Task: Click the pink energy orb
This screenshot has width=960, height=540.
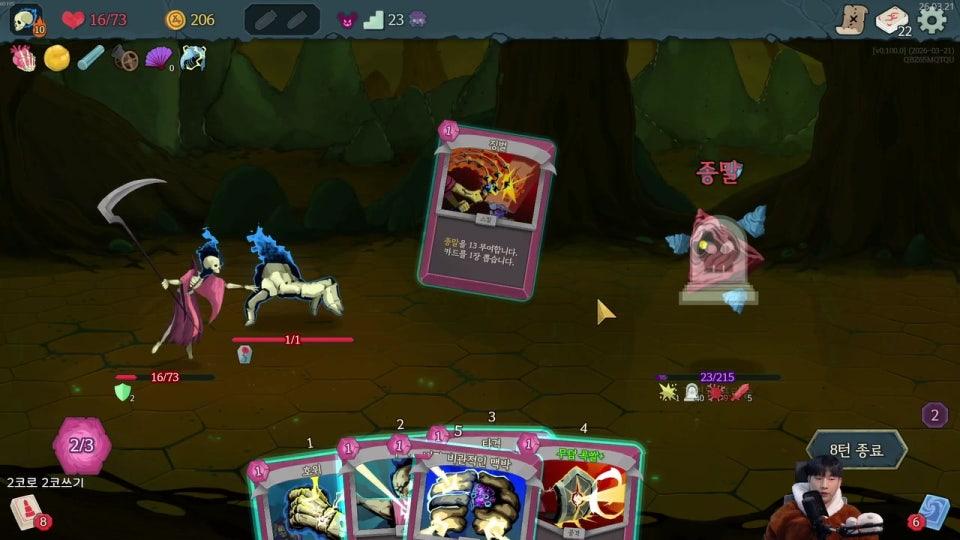Action: (x=82, y=446)
